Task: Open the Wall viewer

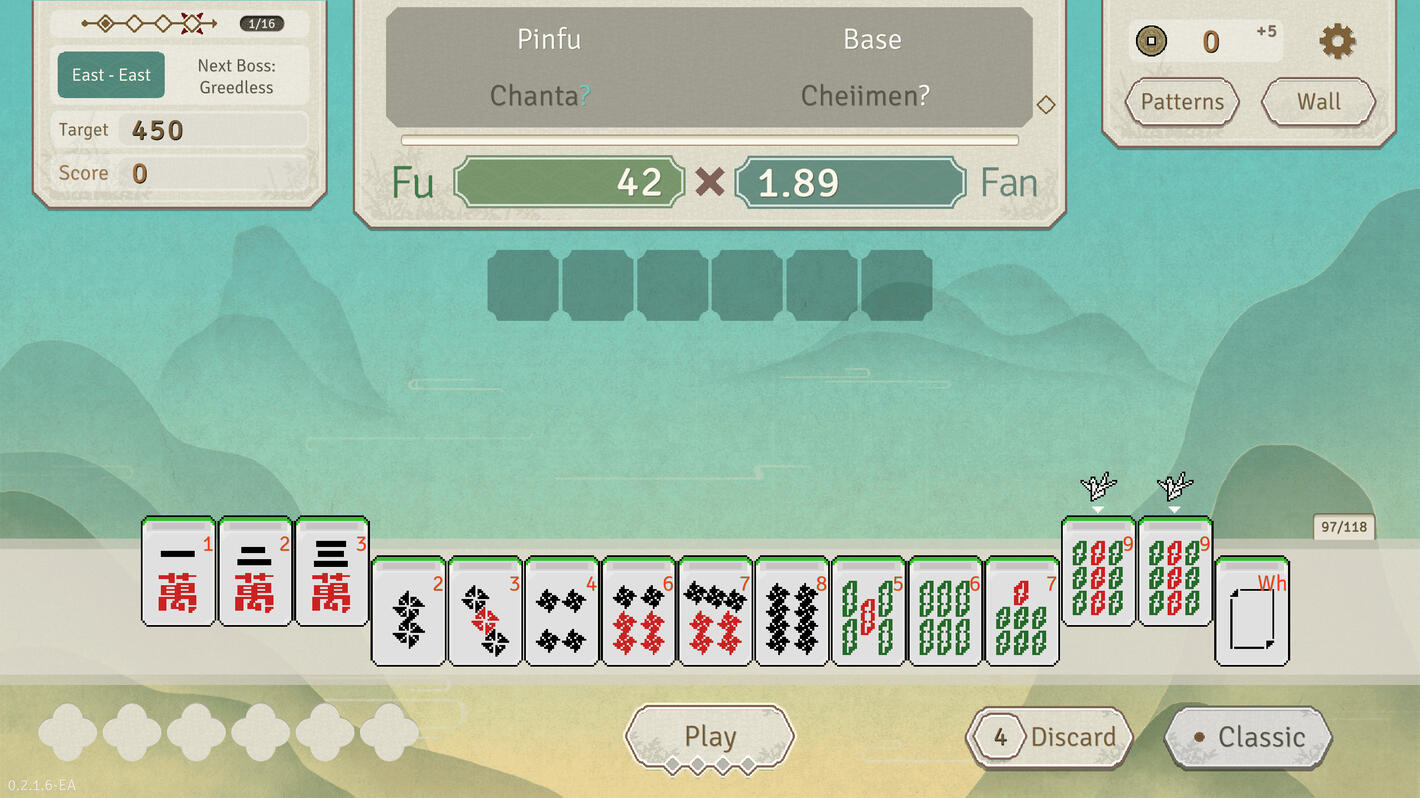Action: coord(1318,102)
